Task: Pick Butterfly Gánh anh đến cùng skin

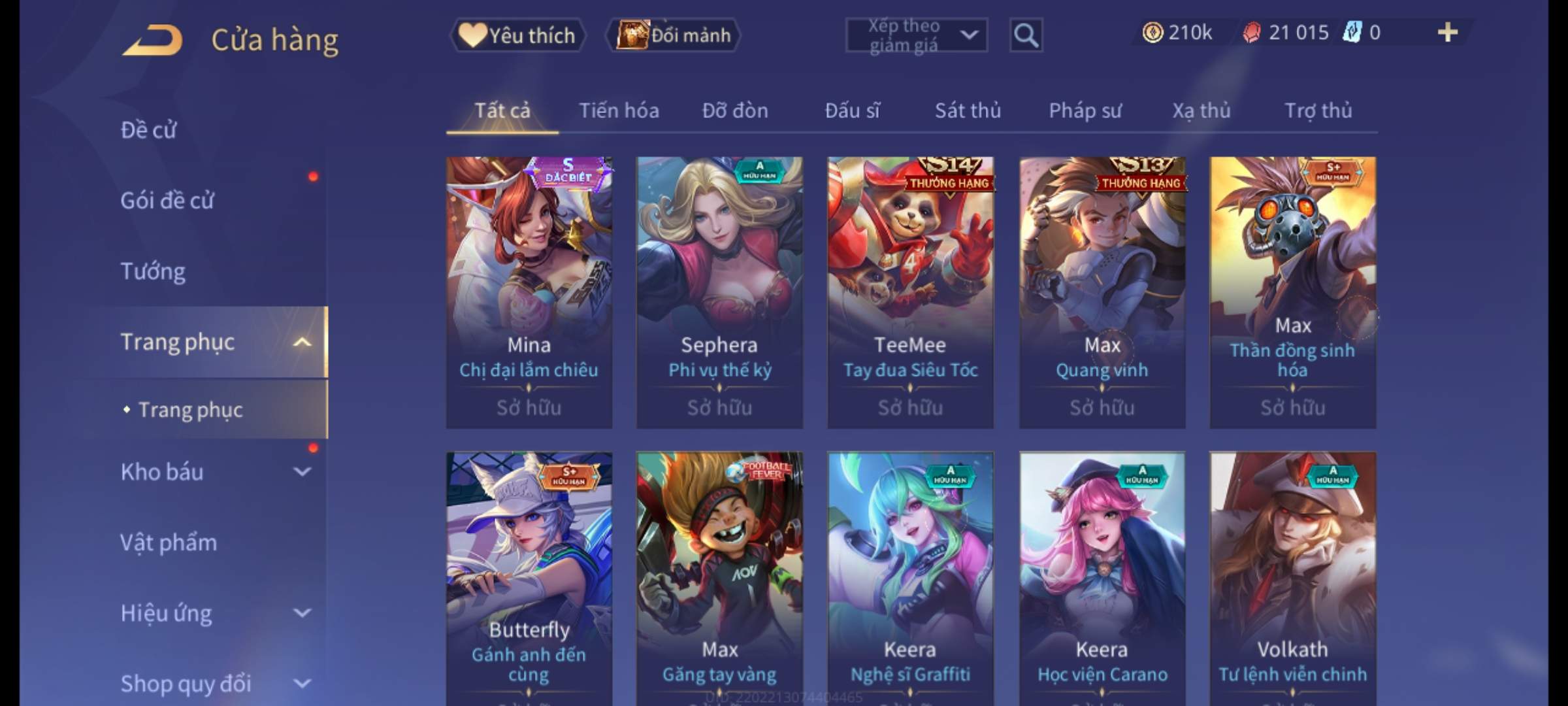Action: 529,579
